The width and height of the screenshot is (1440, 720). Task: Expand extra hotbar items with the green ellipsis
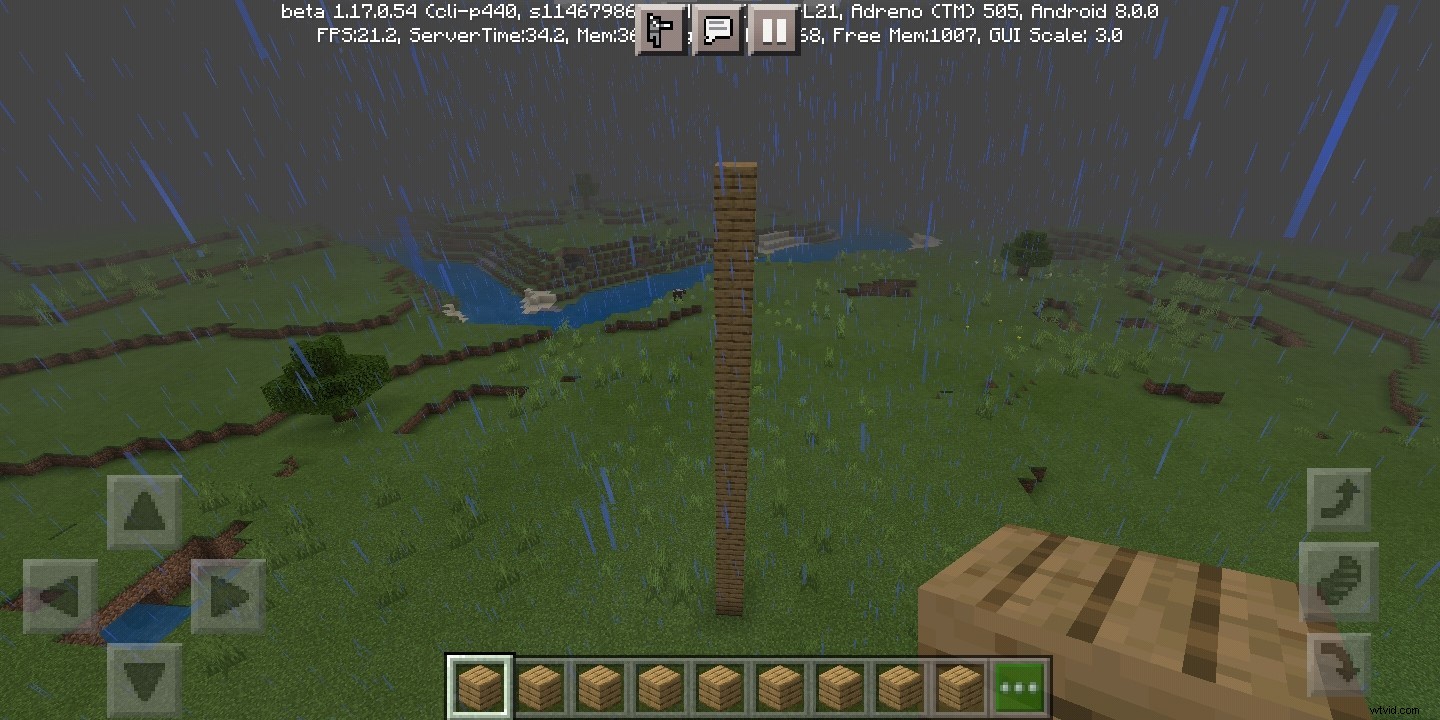coord(1019,685)
